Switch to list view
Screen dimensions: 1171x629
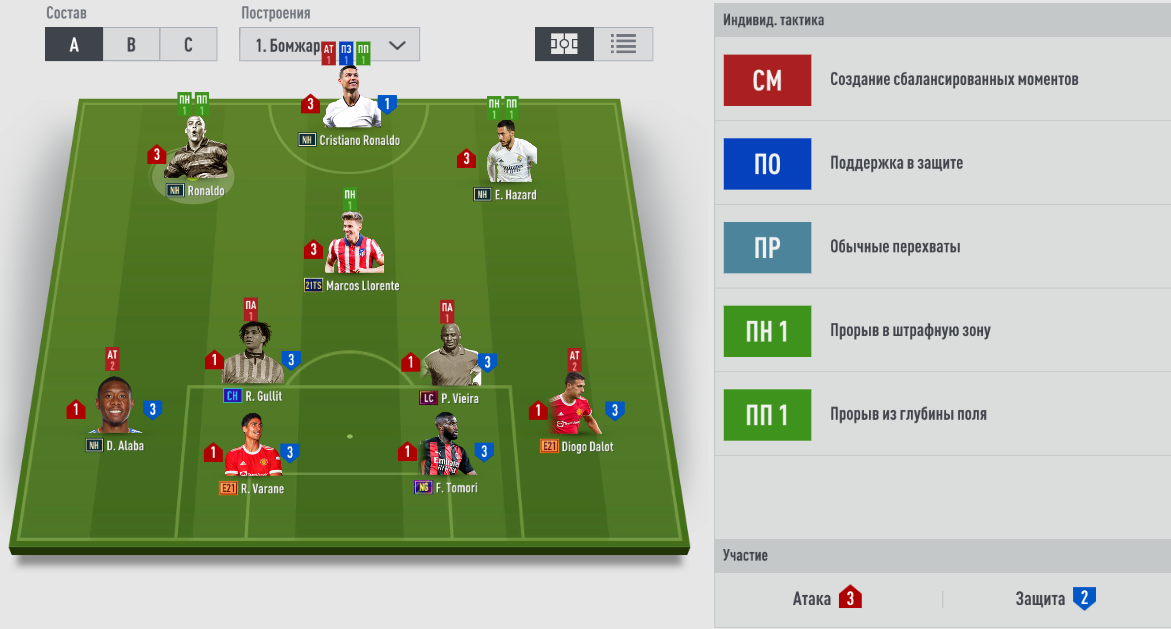coord(623,44)
